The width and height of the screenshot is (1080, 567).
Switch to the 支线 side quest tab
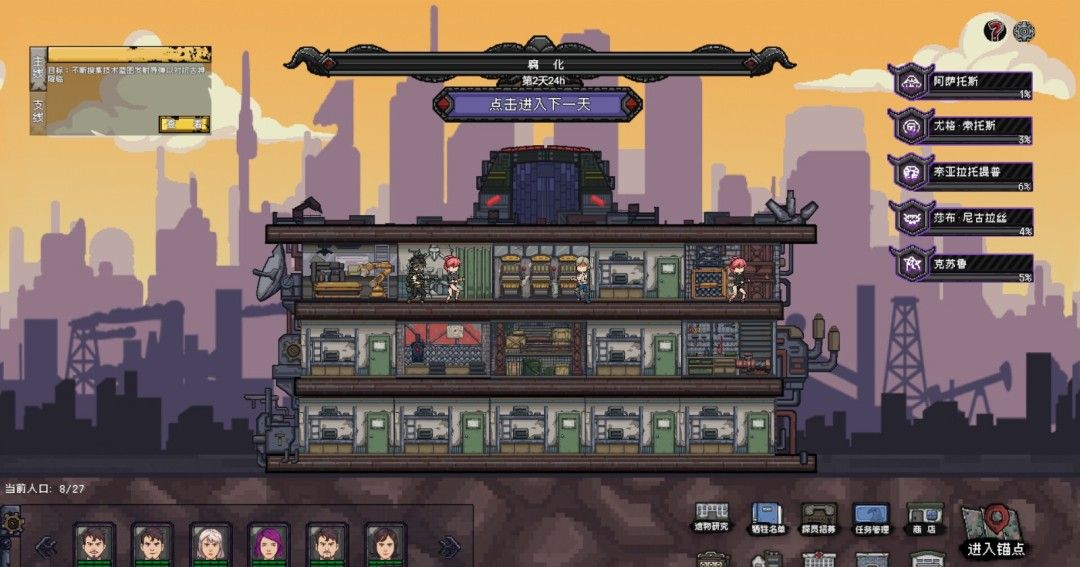(x=38, y=109)
